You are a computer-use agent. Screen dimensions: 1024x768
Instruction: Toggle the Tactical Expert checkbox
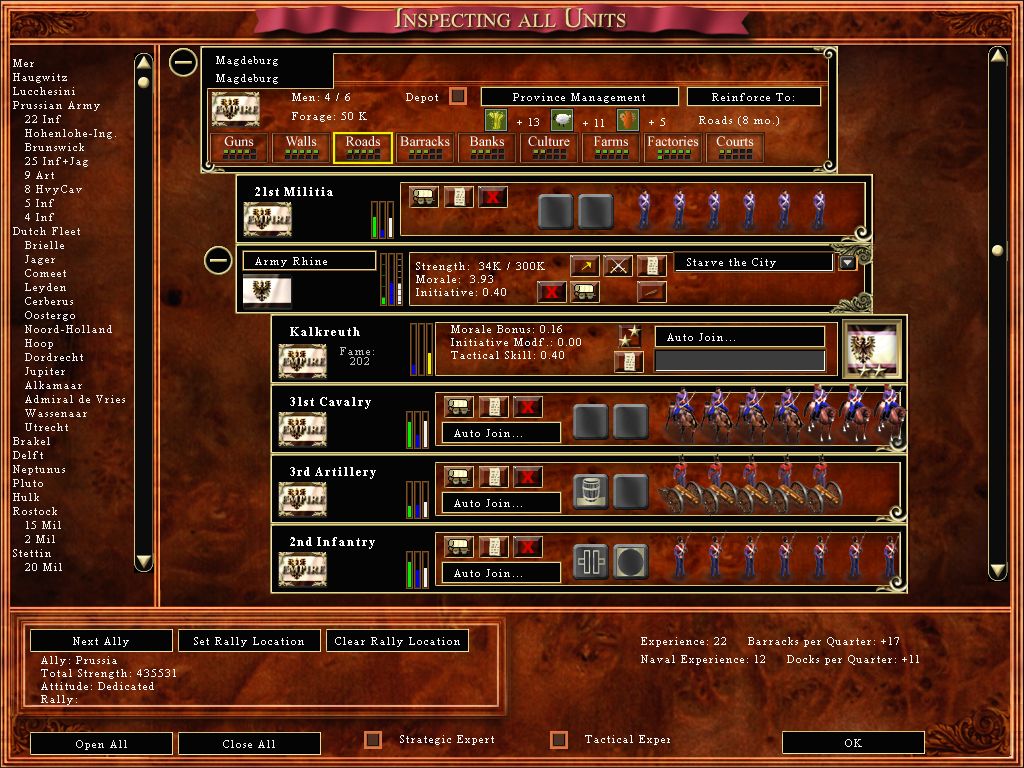[559, 740]
